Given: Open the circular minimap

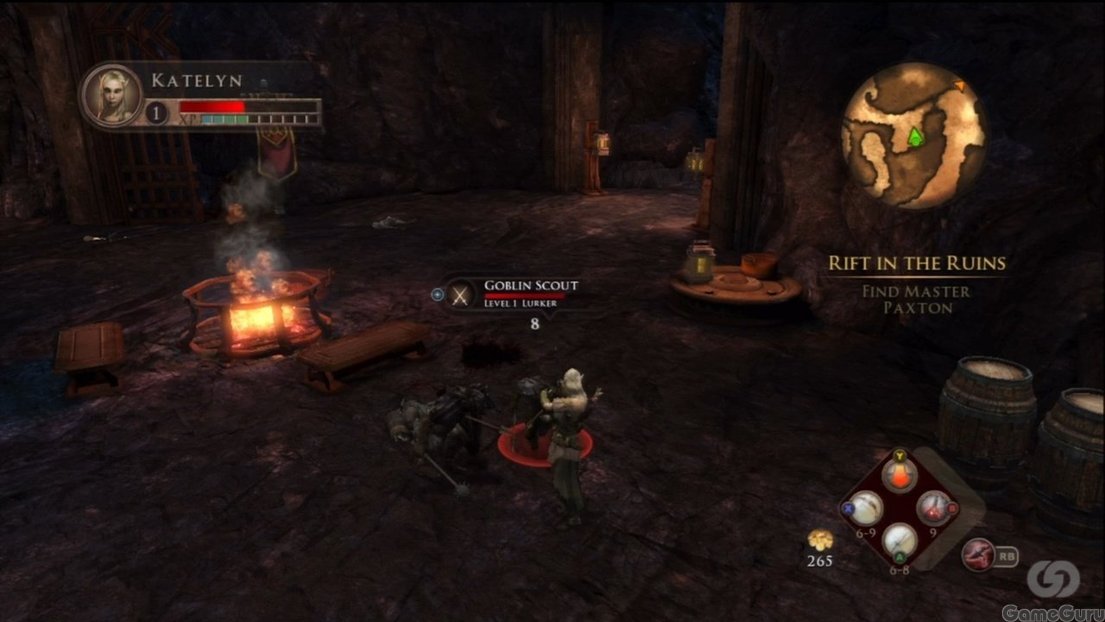Looking at the screenshot, I should coord(913,136).
